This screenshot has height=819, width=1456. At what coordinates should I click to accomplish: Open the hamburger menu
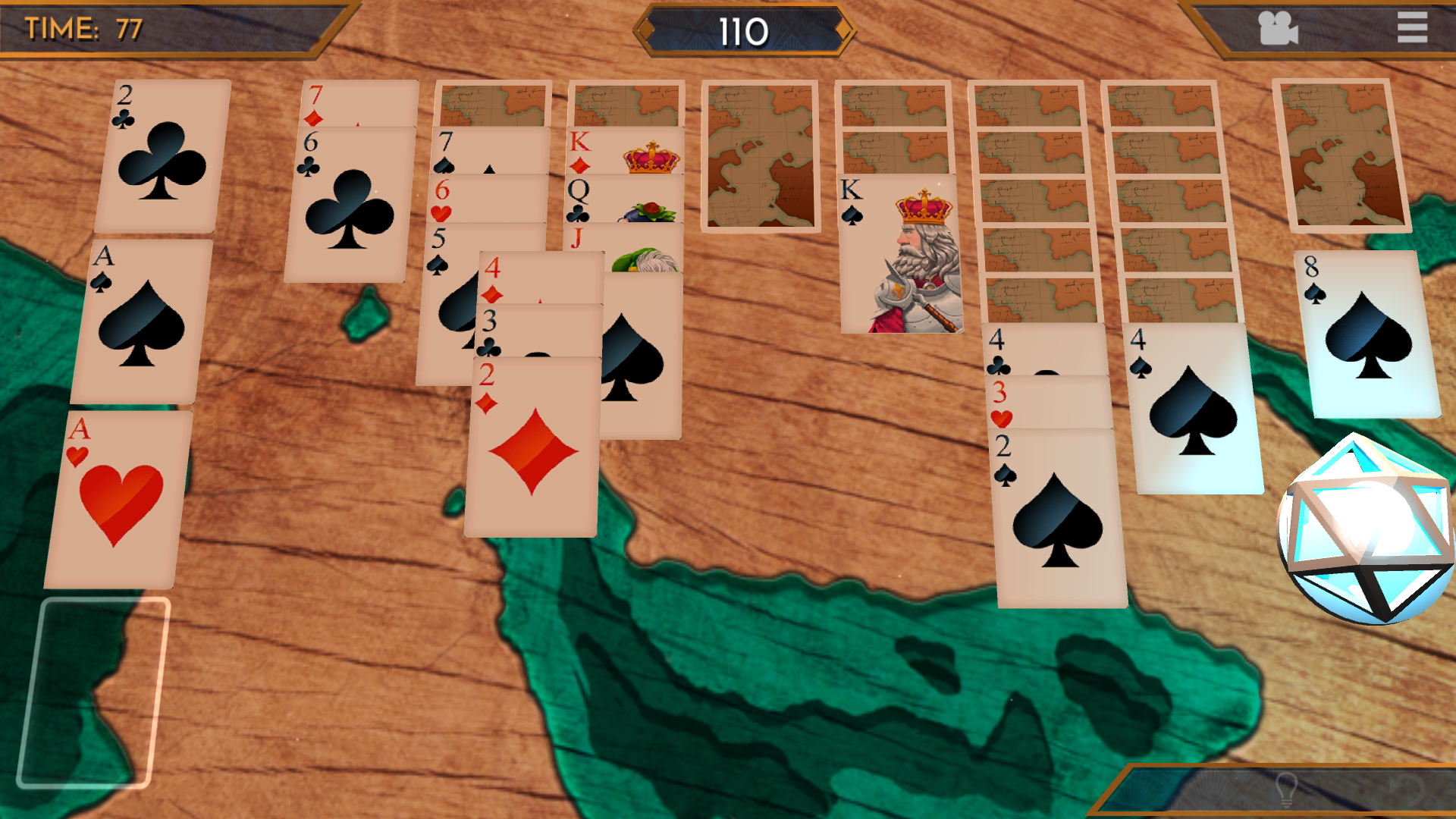(1412, 28)
